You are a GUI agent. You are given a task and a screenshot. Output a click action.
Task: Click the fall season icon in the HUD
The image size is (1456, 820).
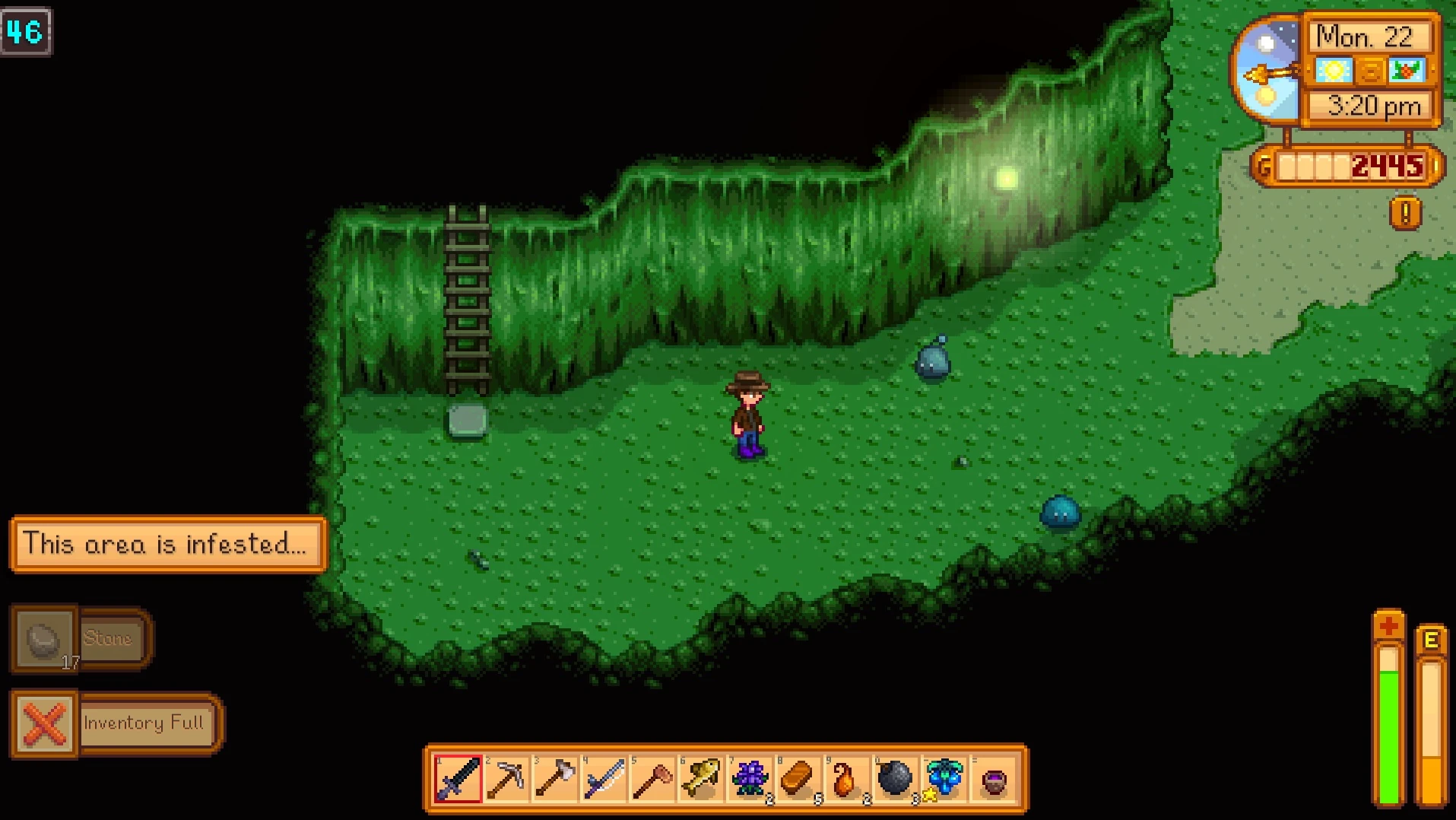click(x=1407, y=70)
